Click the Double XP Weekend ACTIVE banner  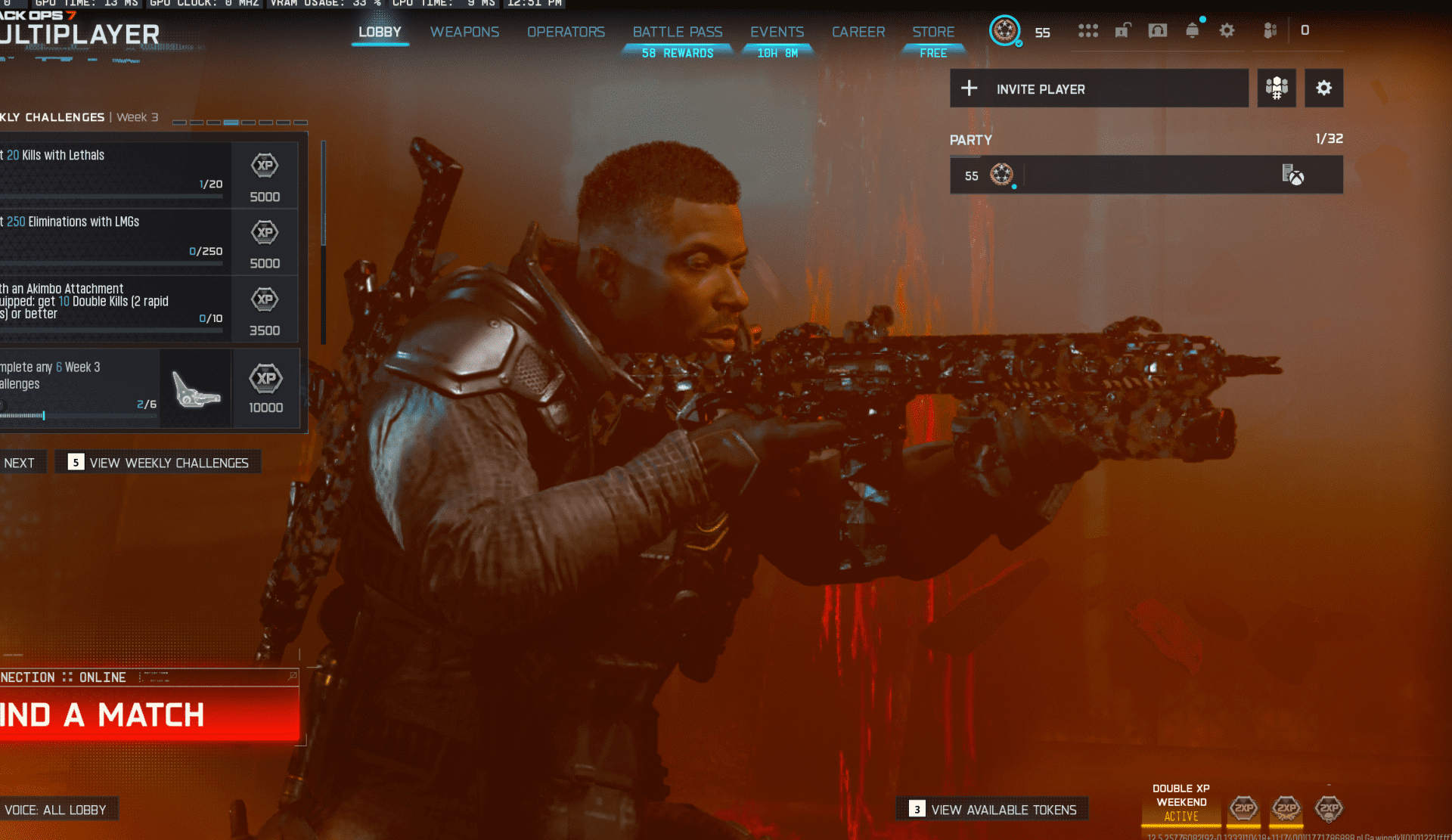pos(1181,804)
